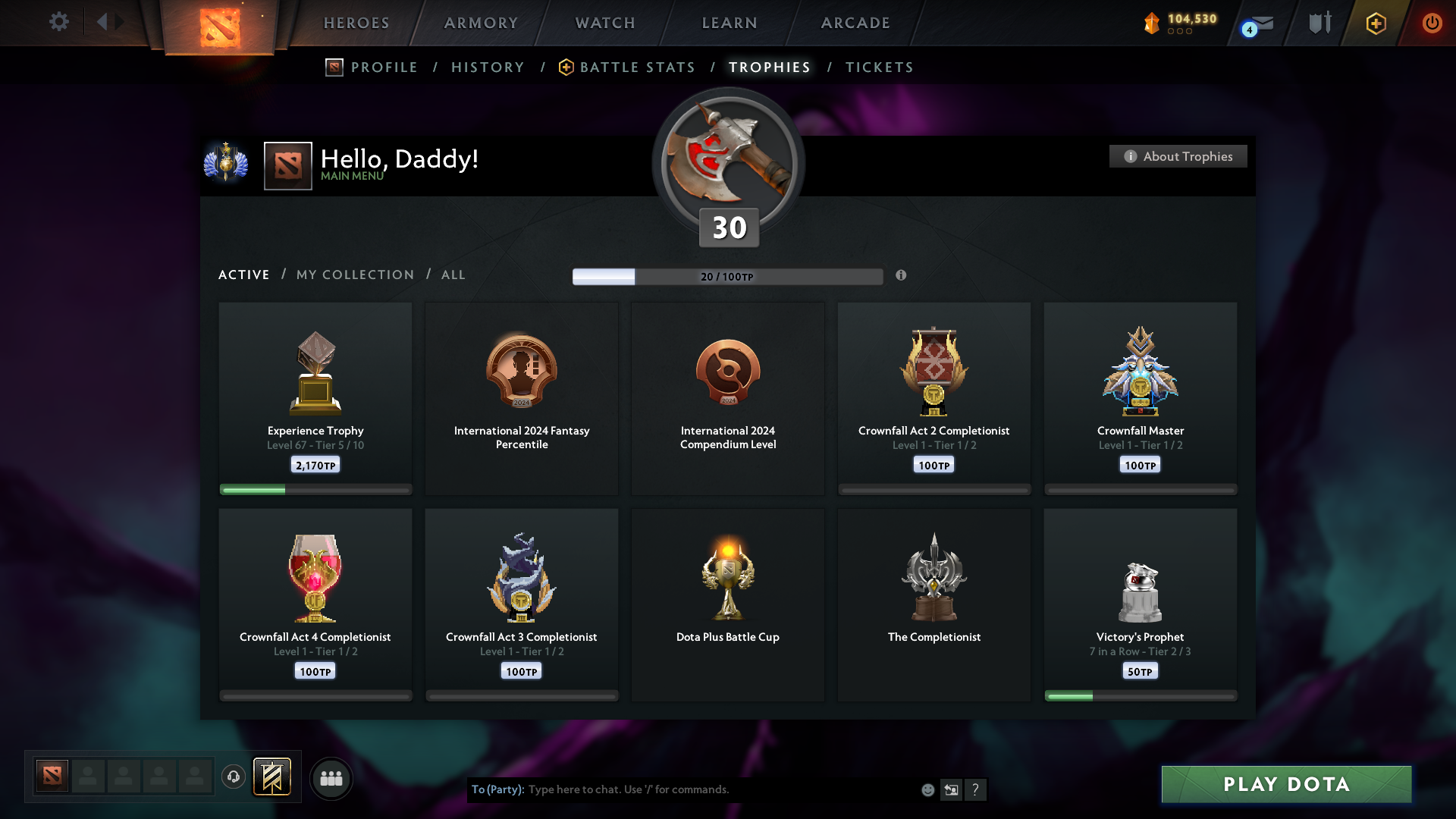Click the Shards gem counter icon
The height and width of the screenshot is (819, 1456).
(x=1153, y=23)
